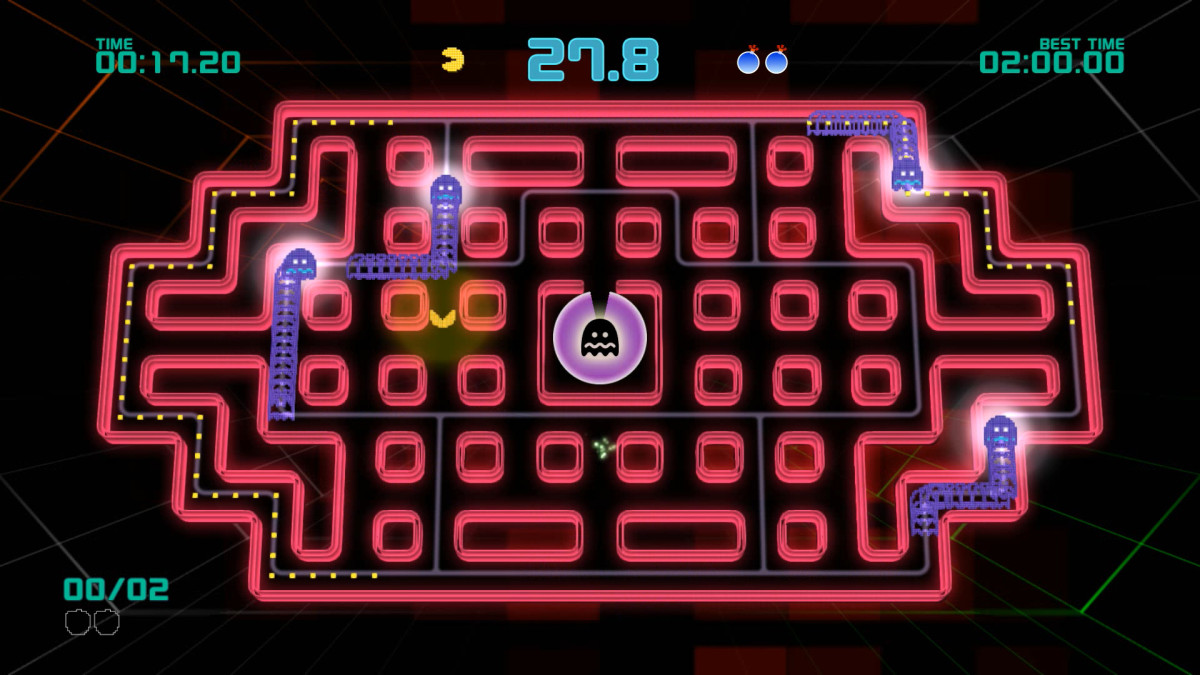
Task: Click the Pac-Man lives icon
Action: pos(453,59)
